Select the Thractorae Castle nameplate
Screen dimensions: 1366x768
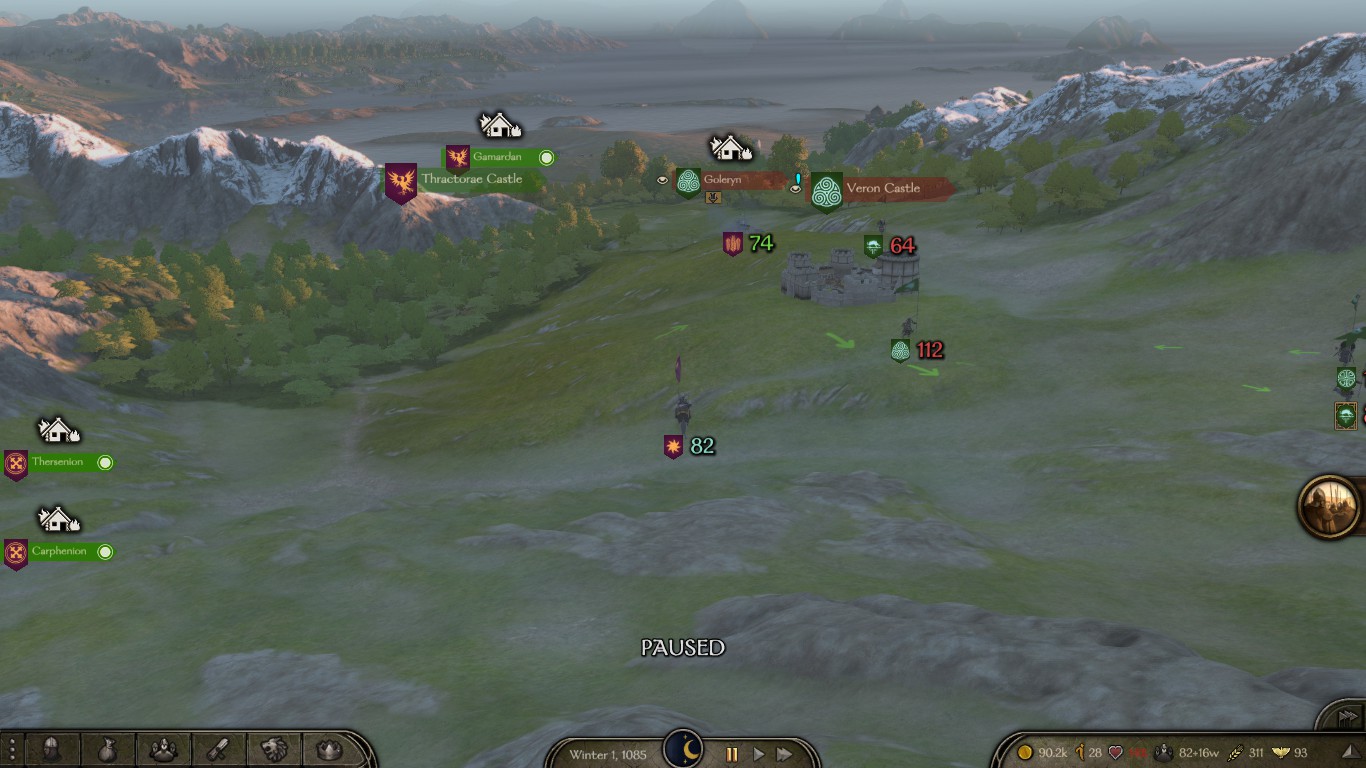[x=471, y=180]
